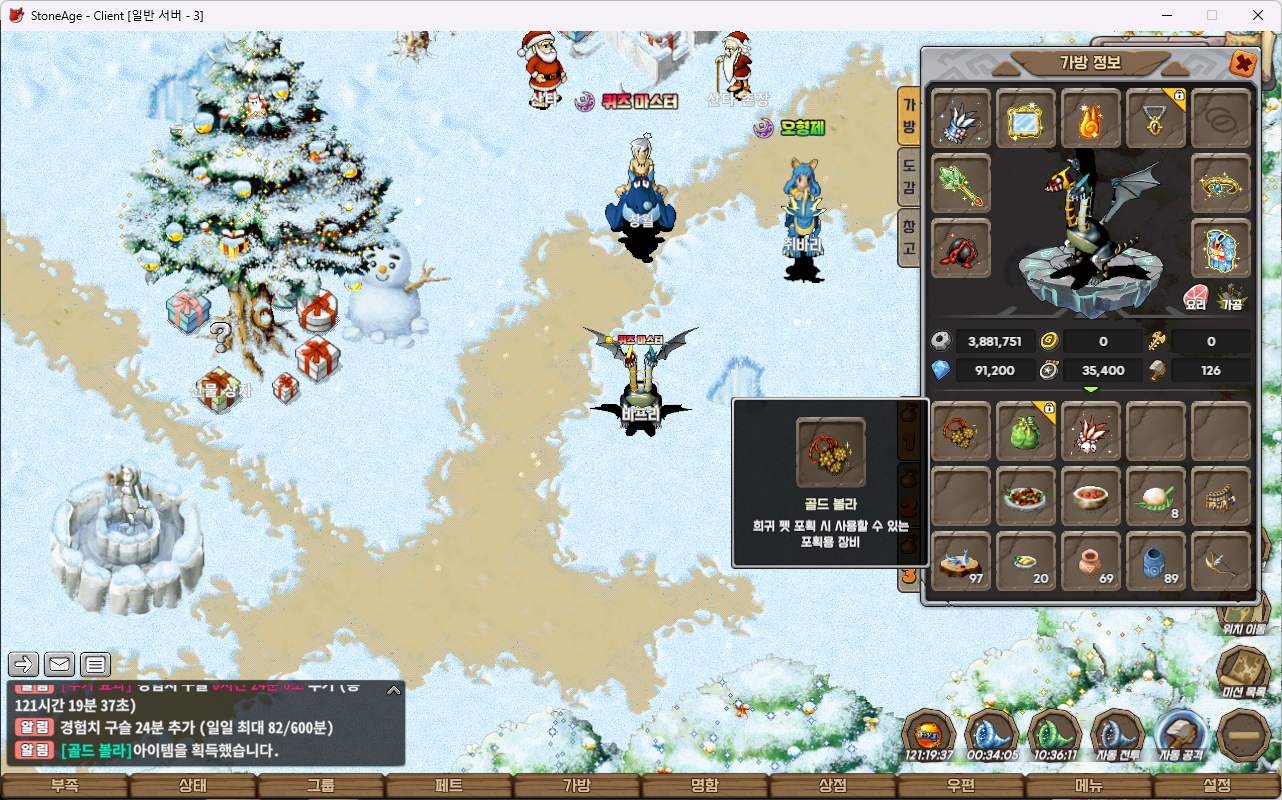Select the locked green pouch item
The height and width of the screenshot is (800, 1282).
point(1026,430)
